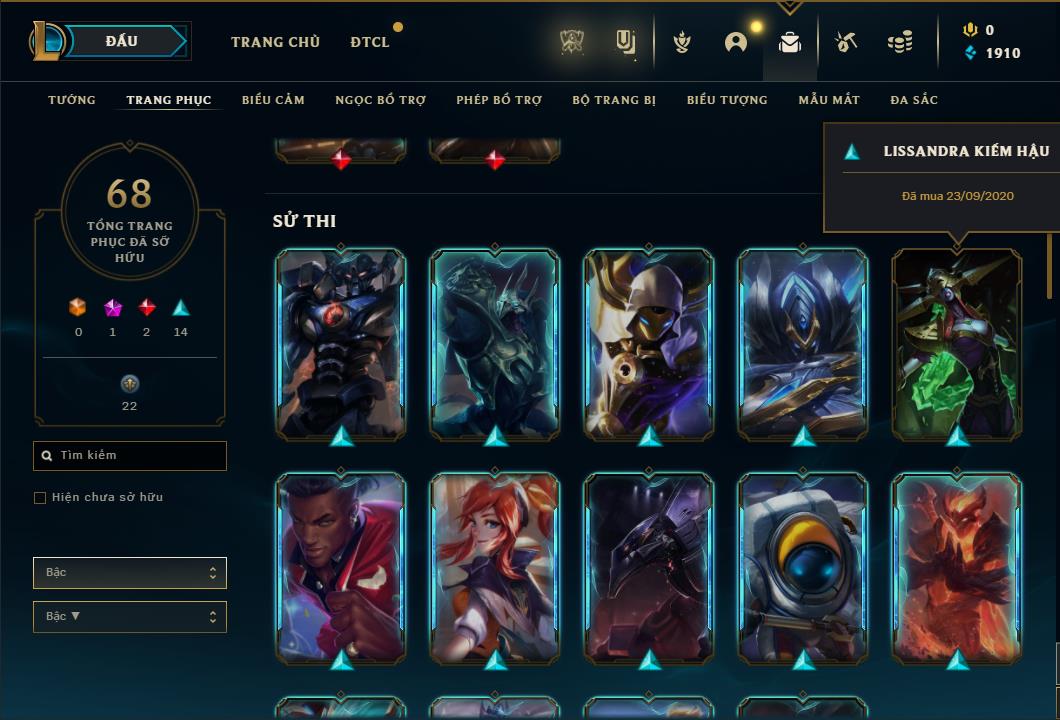
Task: Click the Tìm kiếm search field
Action: point(130,456)
